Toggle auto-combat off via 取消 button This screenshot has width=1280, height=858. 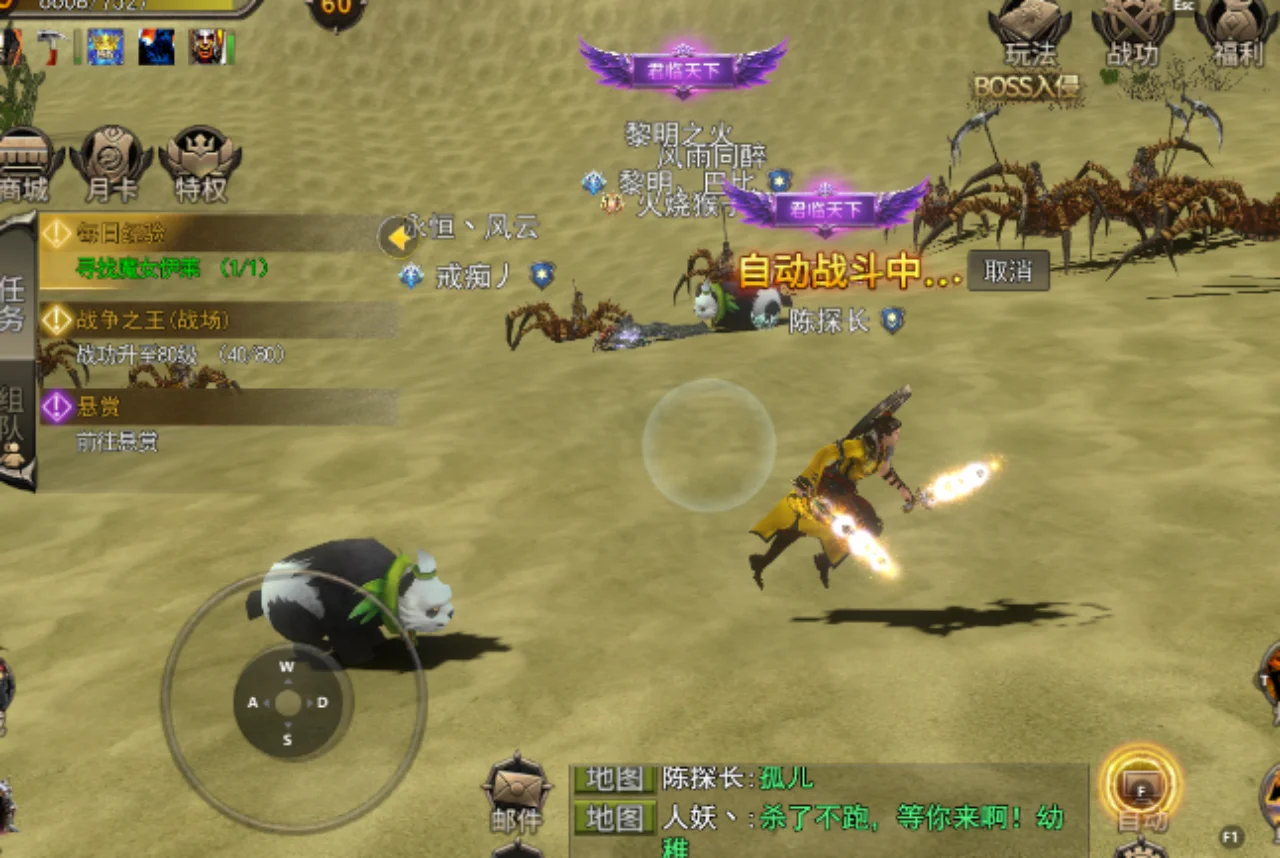[1009, 271]
